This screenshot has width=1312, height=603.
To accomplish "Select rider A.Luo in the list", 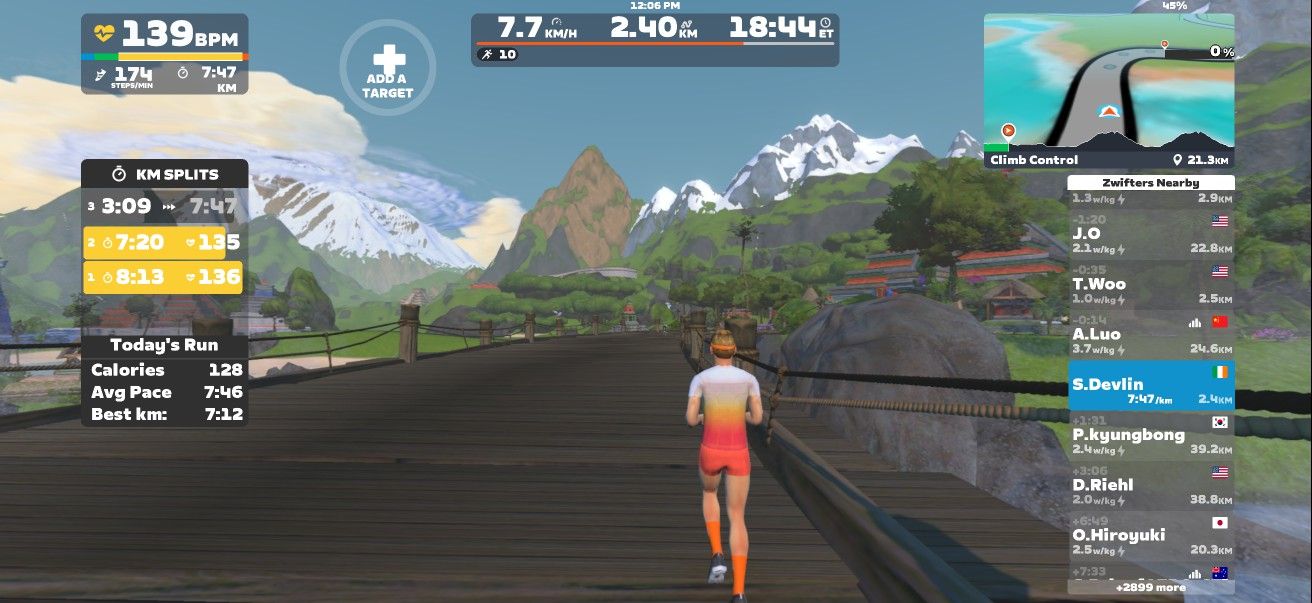I will pyautogui.click(x=1150, y=336).
